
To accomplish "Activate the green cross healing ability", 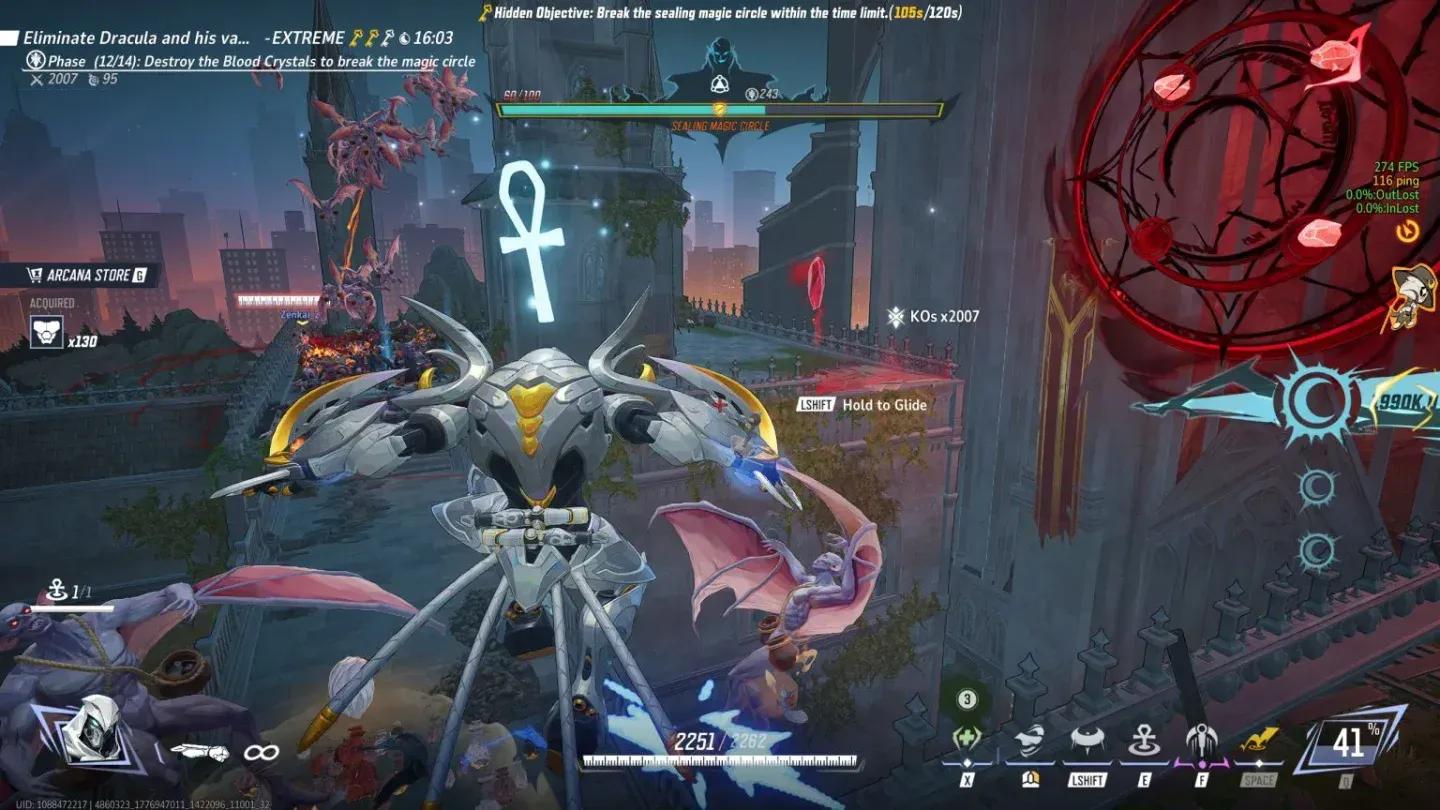I will coord(966,742).
